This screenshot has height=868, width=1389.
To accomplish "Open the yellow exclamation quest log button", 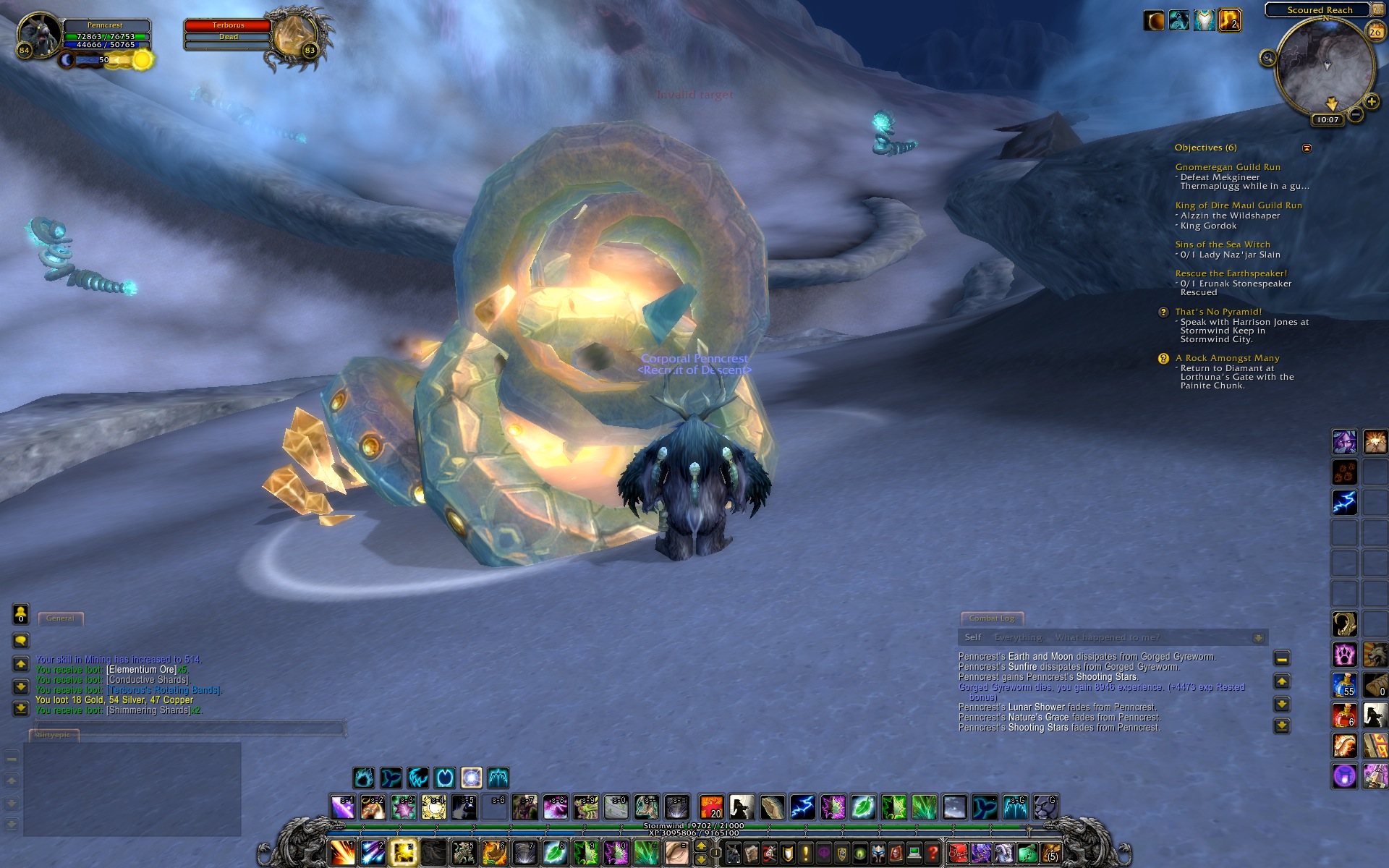I will point(805,854).
